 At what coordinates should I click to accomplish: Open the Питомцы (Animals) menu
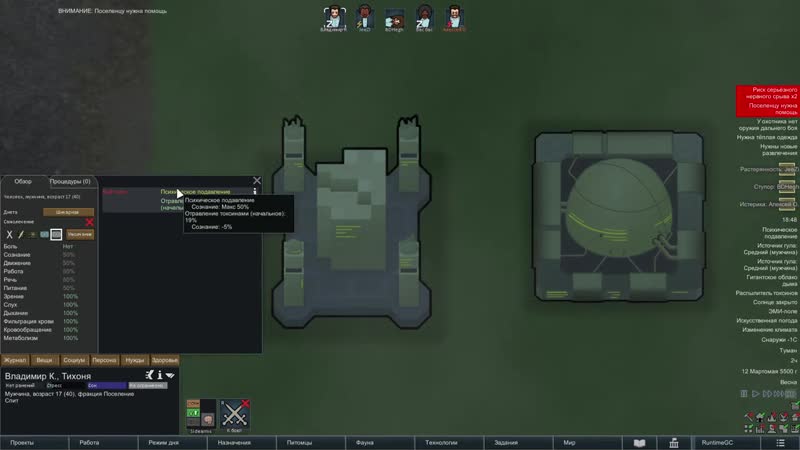click(299, 442)
